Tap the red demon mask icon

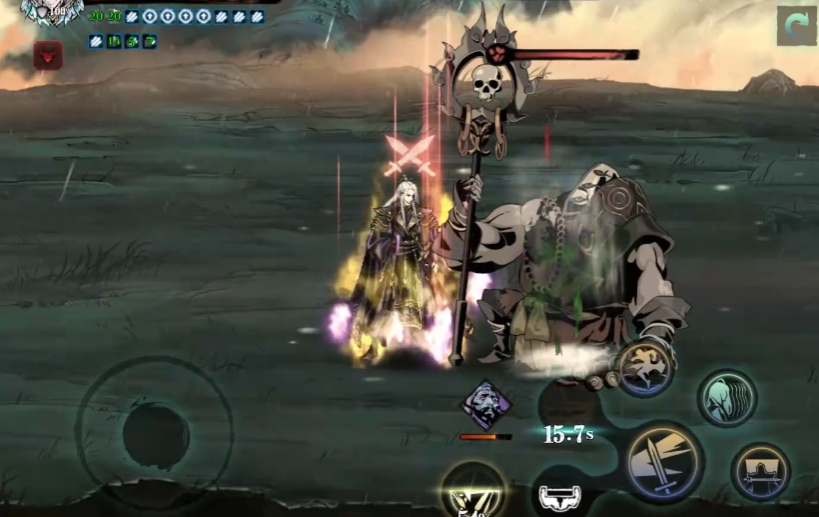click(48, 56)
